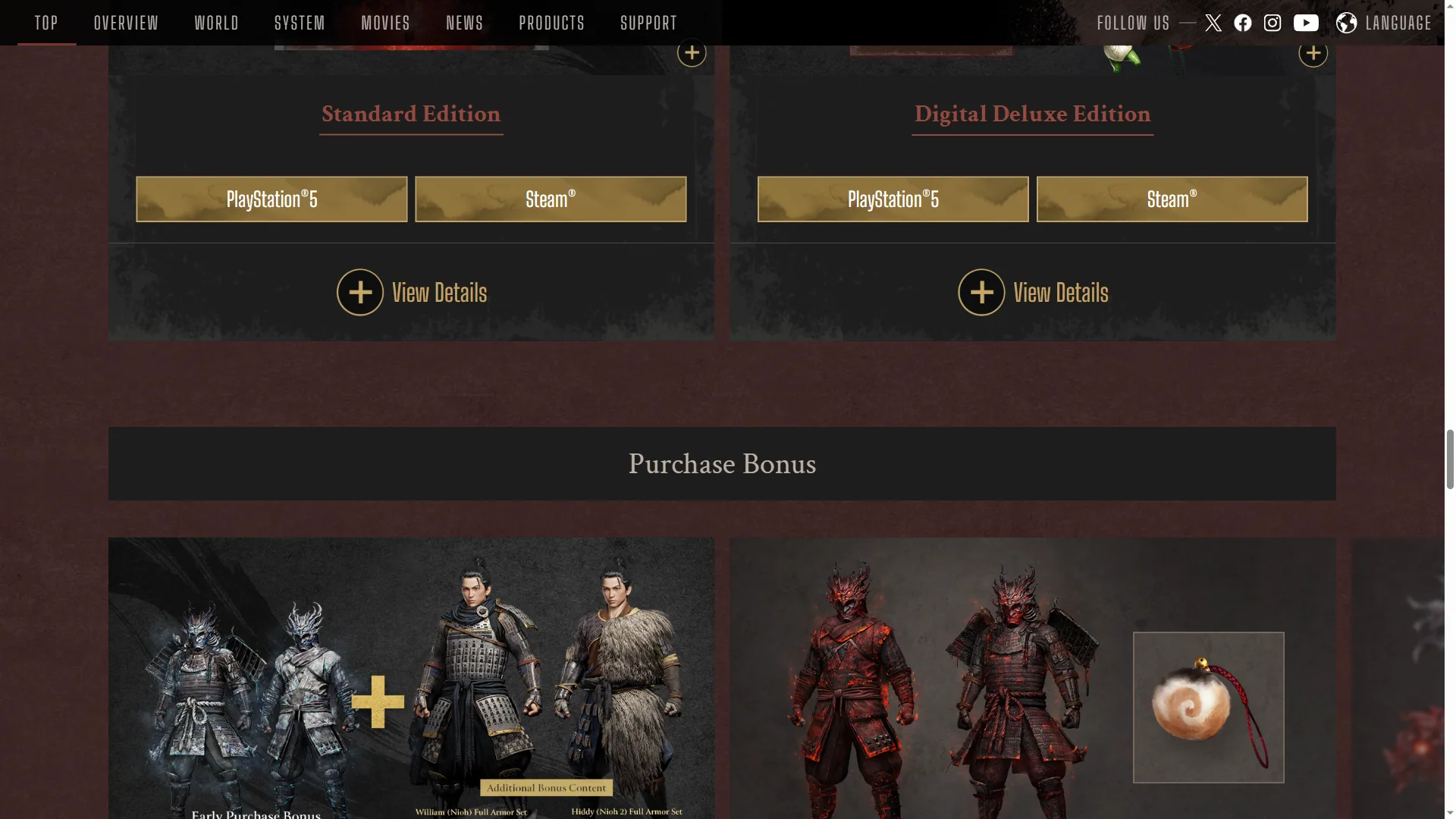Choose Steam for the Standard Edition

551,199
